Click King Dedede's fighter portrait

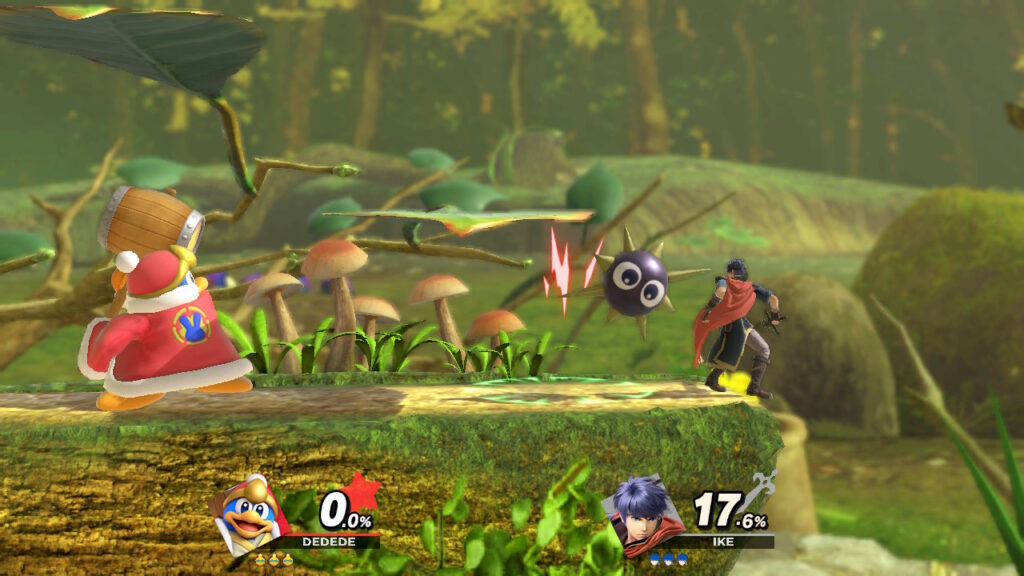click(248, 514)
